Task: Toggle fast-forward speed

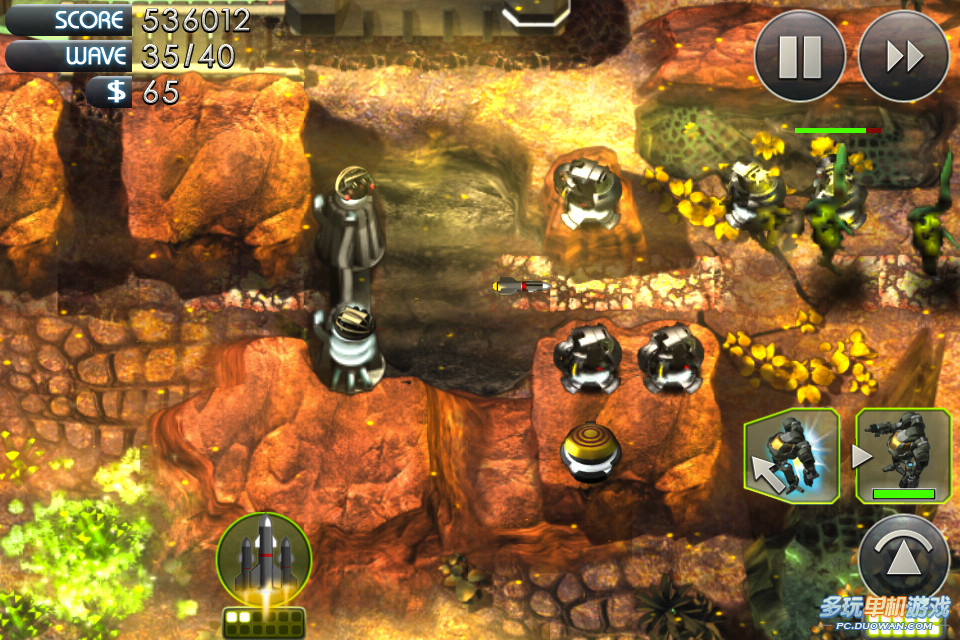Action: pos(903,56)
